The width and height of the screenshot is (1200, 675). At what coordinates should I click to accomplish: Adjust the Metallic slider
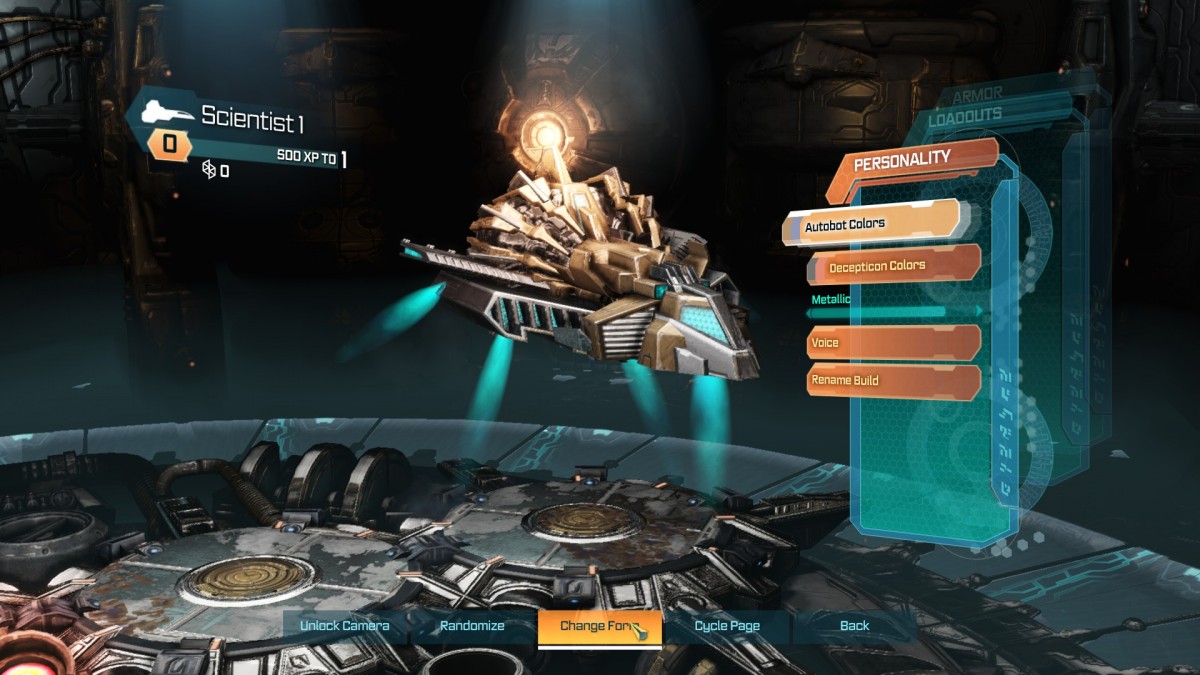(x=894, y=312)
